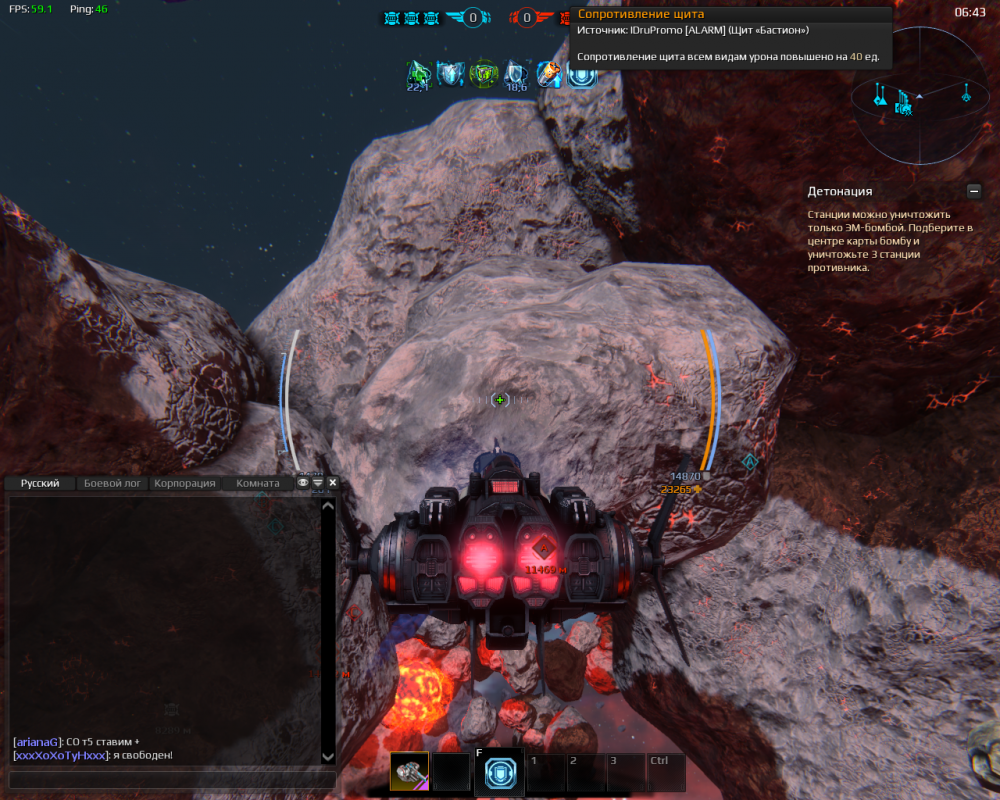Switch to the Комната chat tab

pyautogui.click(x=257, y=483)
